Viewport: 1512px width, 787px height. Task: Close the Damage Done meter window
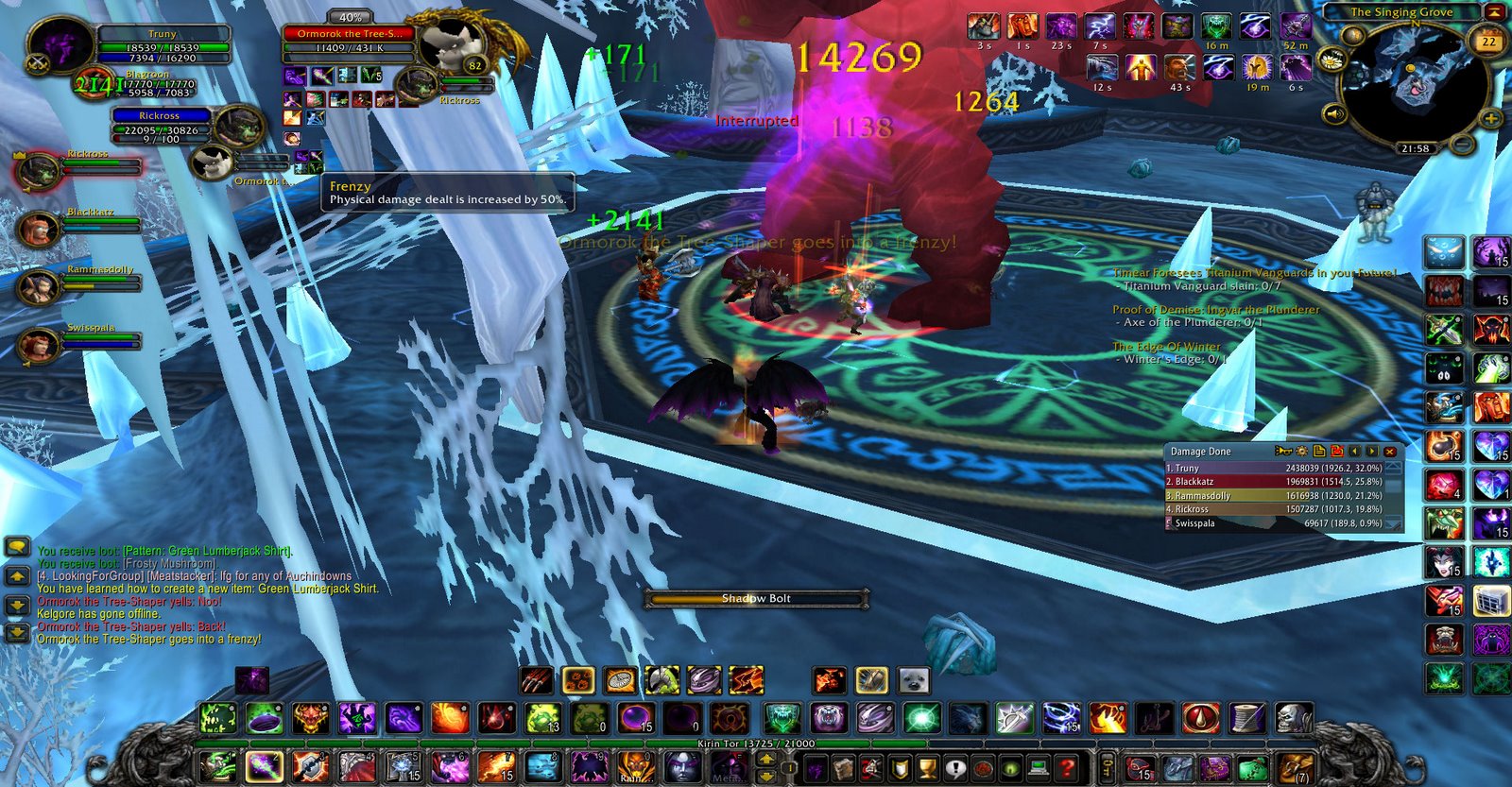coord(1390,452)
